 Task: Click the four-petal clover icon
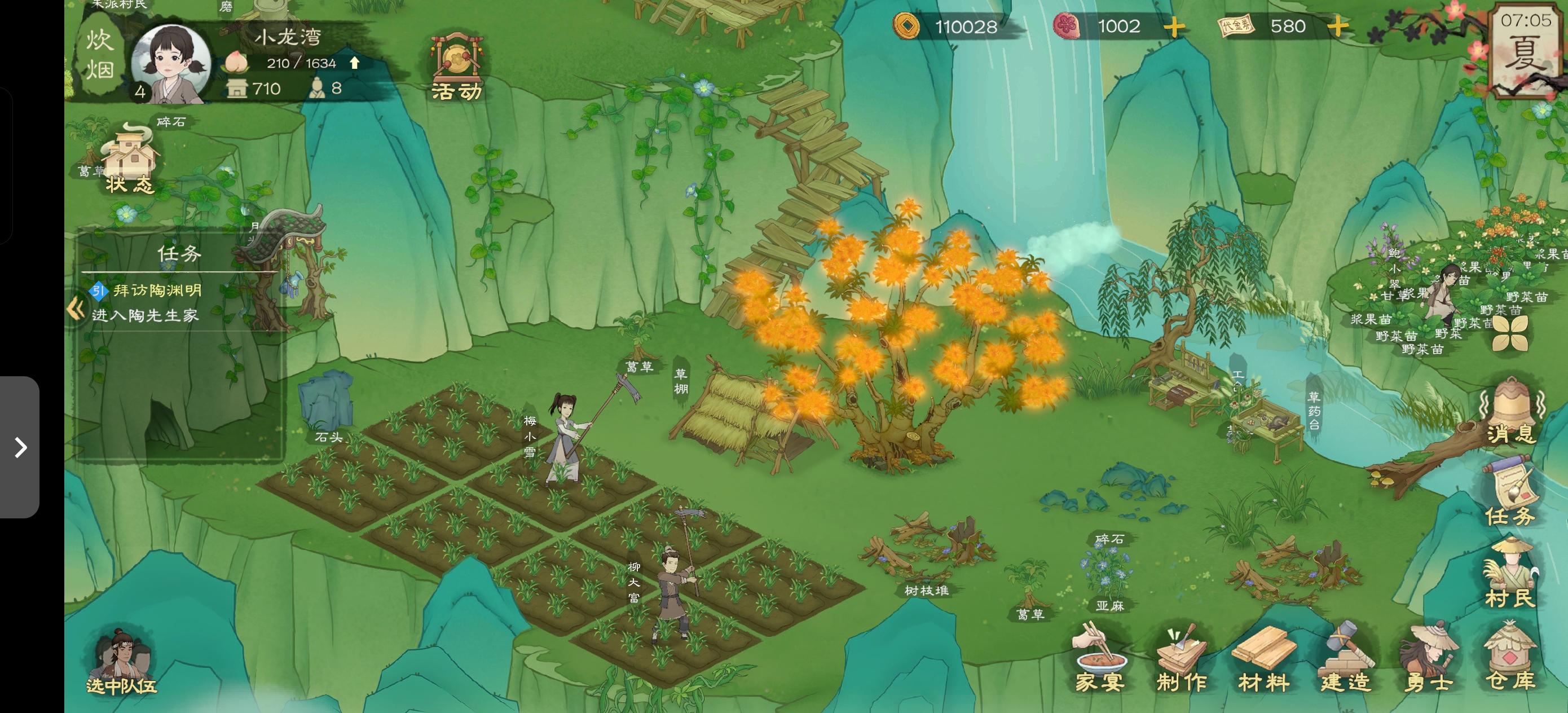point(1510,333)
